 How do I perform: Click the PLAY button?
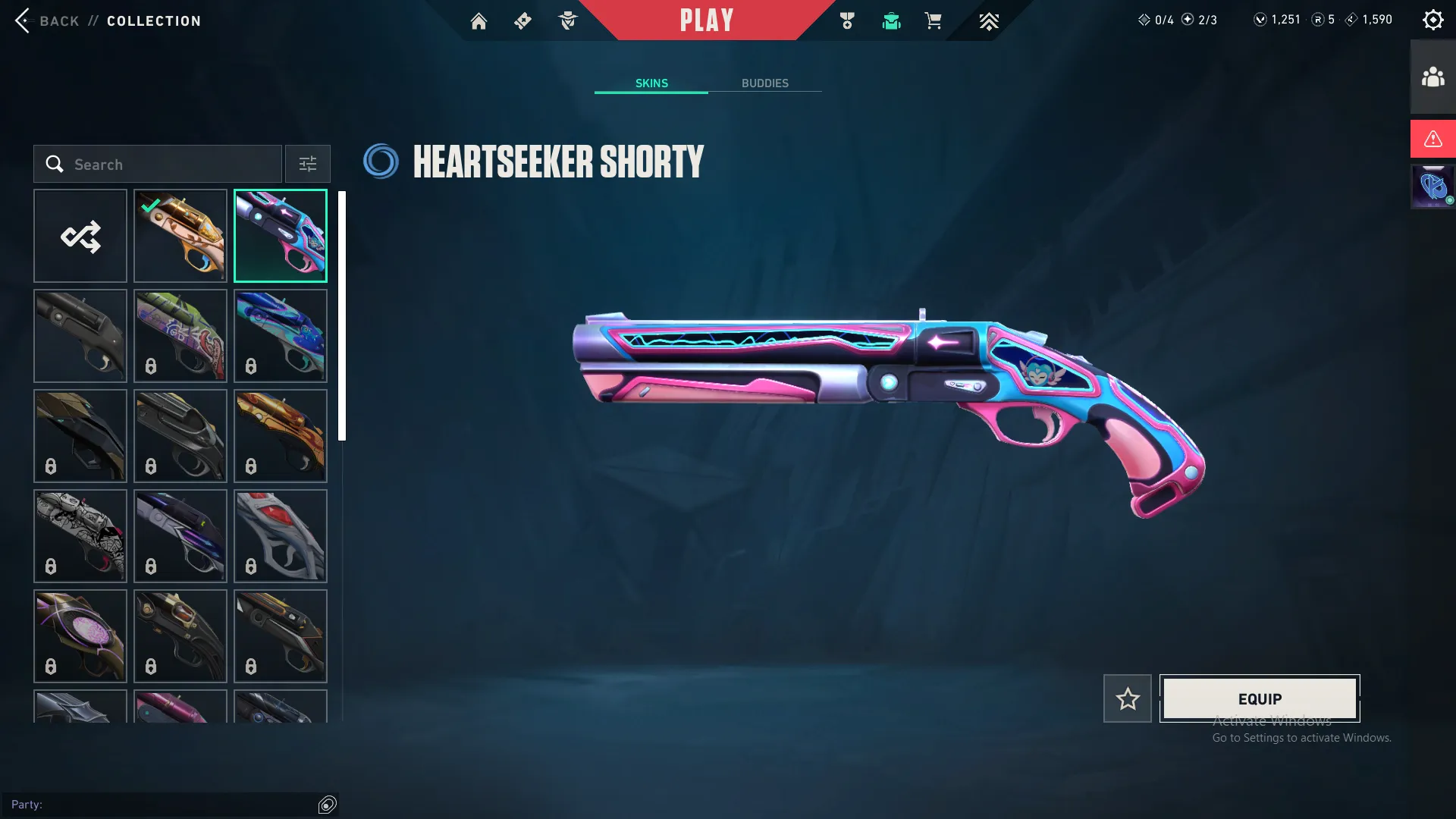tap(707, 20)
